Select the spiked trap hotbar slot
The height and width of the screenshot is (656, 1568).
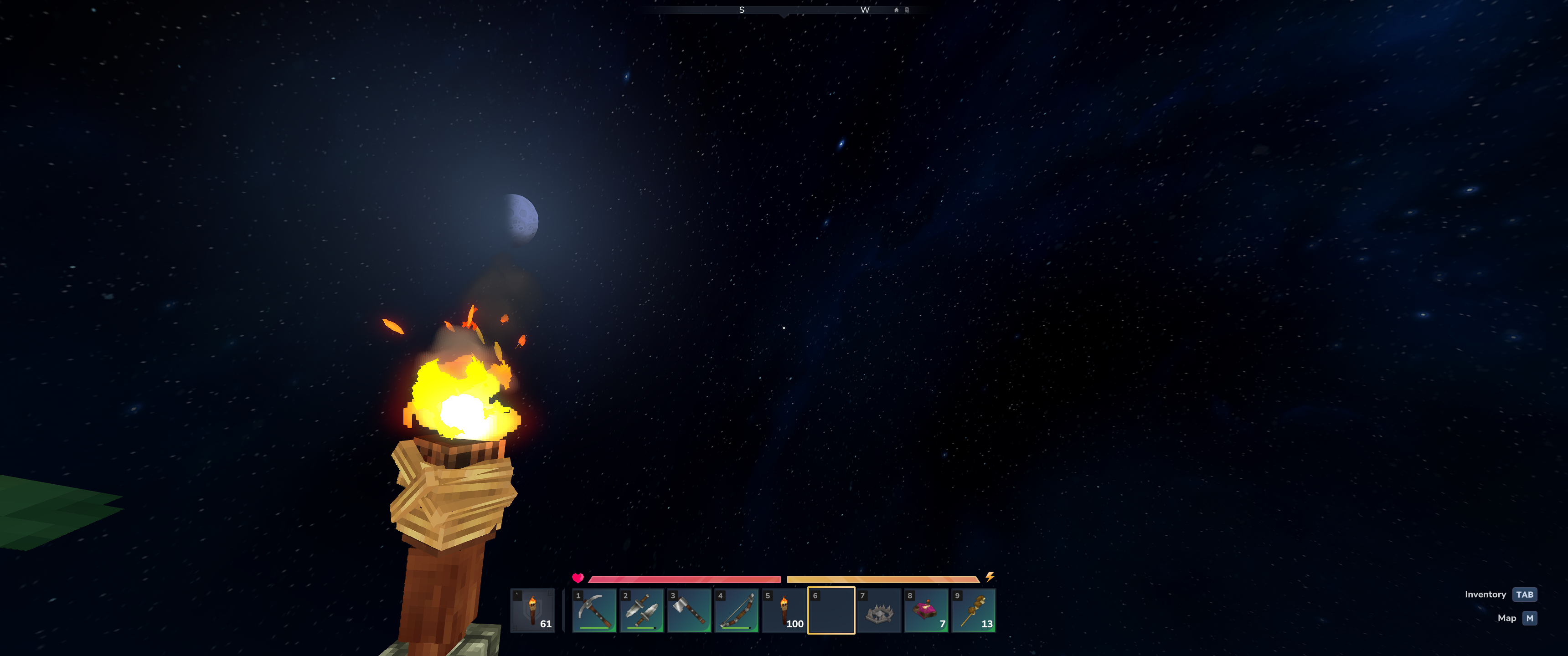click(x=879, y=610)
